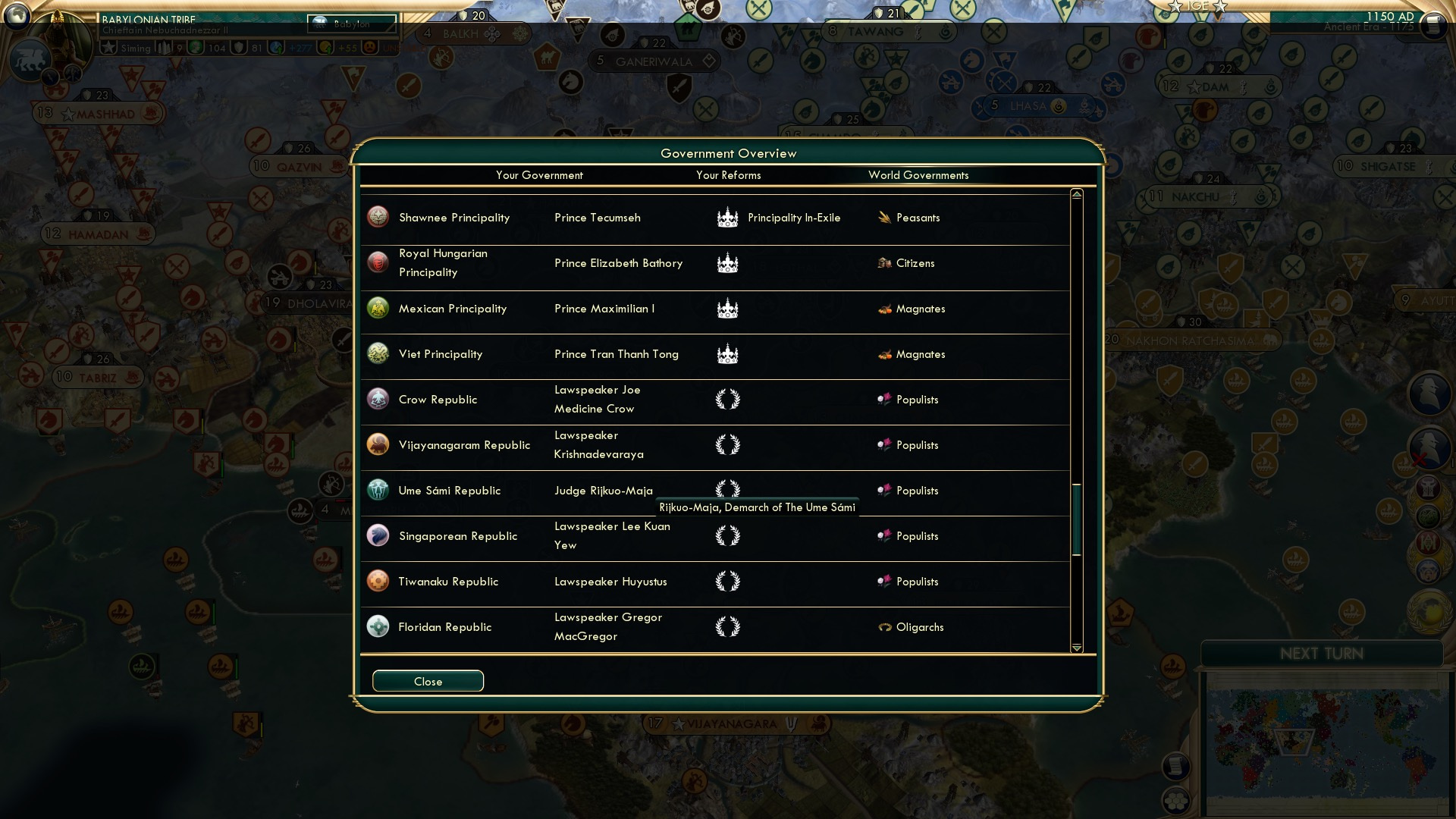Image resolution: width=1456 pixels, height=819 pixels.
Task: Open the World Governments tab
Action: point(918,175)
